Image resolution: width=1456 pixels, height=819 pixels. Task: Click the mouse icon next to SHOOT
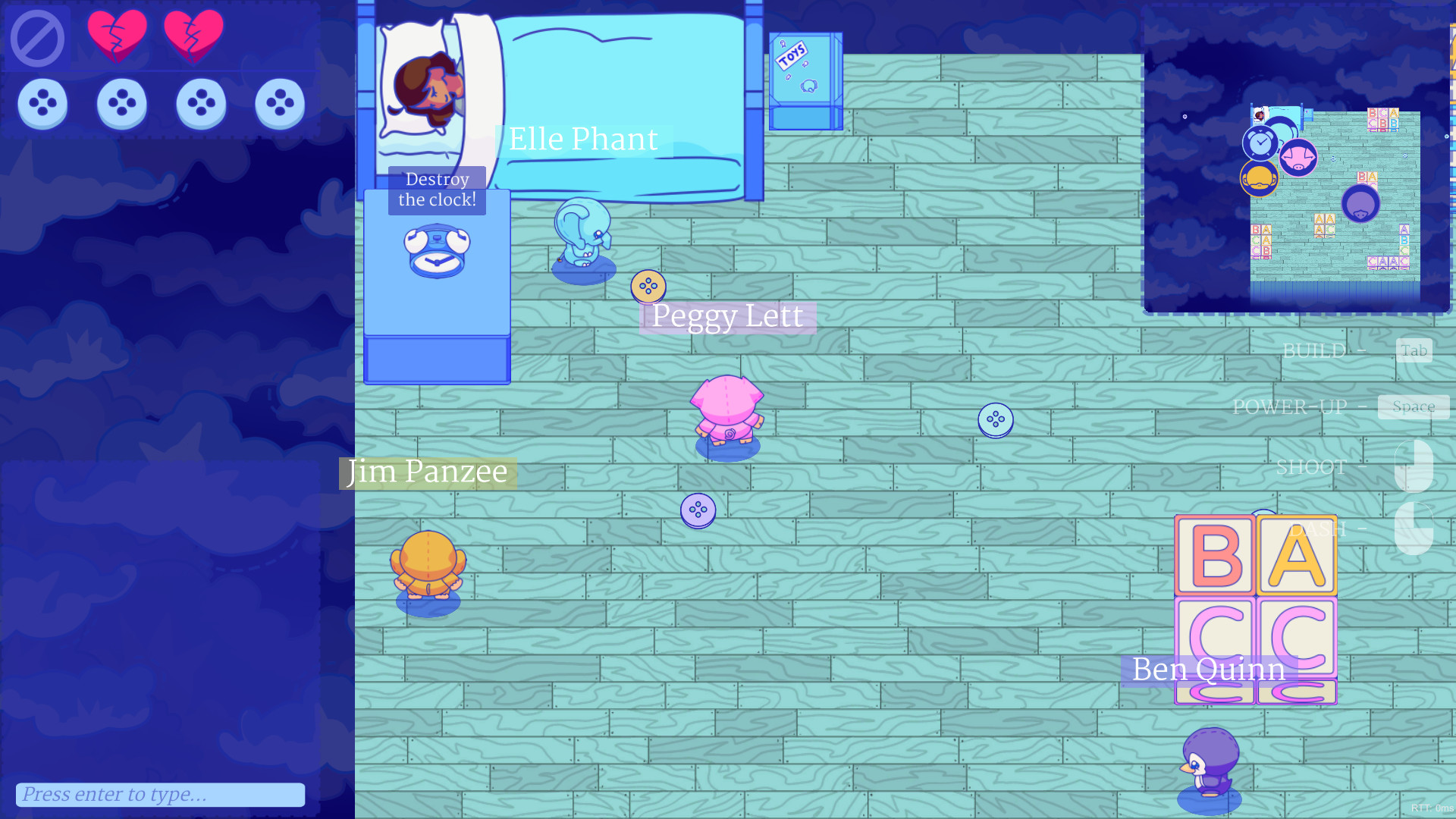(x=1414, y=466)
